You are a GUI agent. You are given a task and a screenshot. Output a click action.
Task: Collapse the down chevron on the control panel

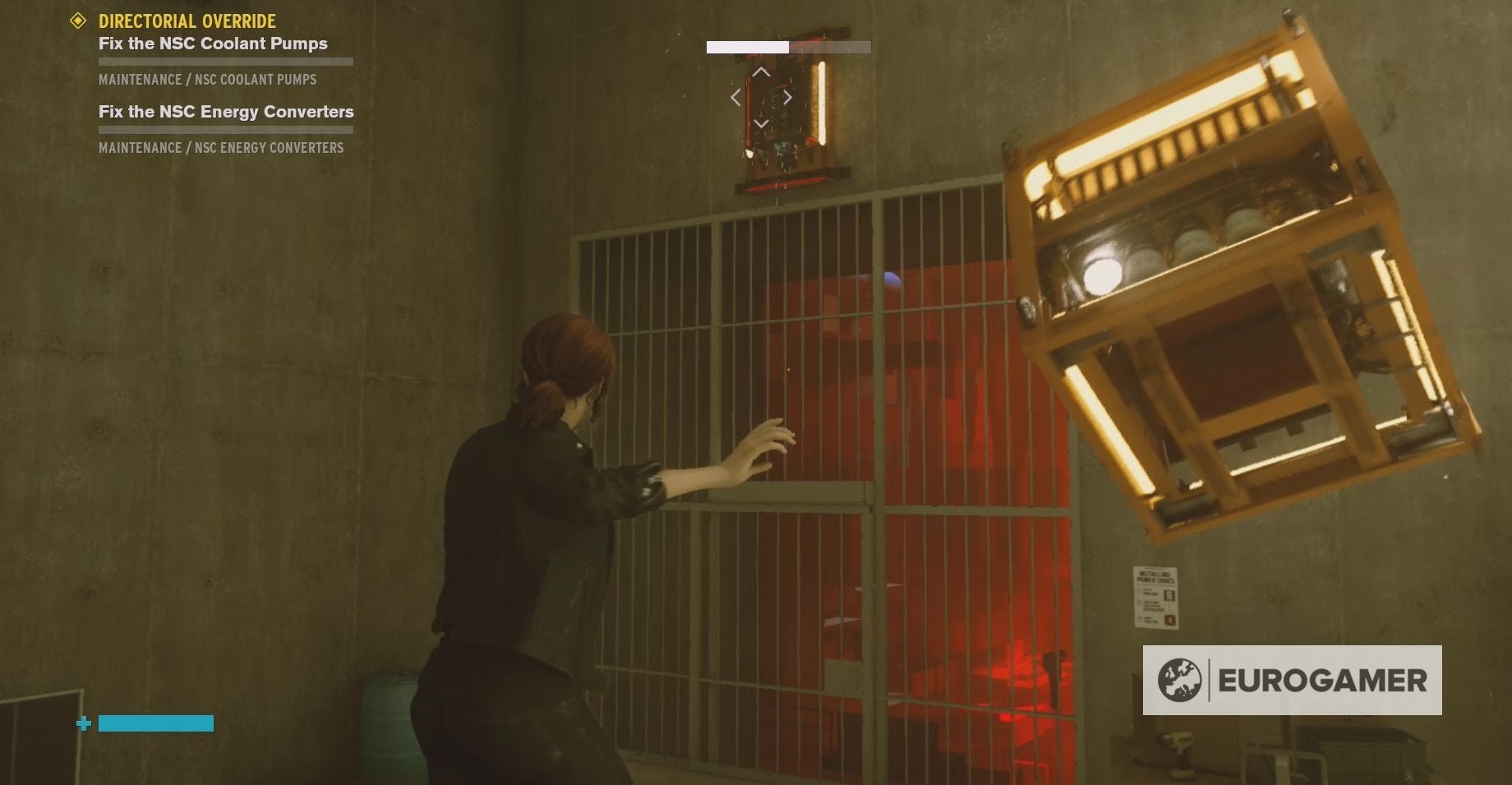pos(760,122)
